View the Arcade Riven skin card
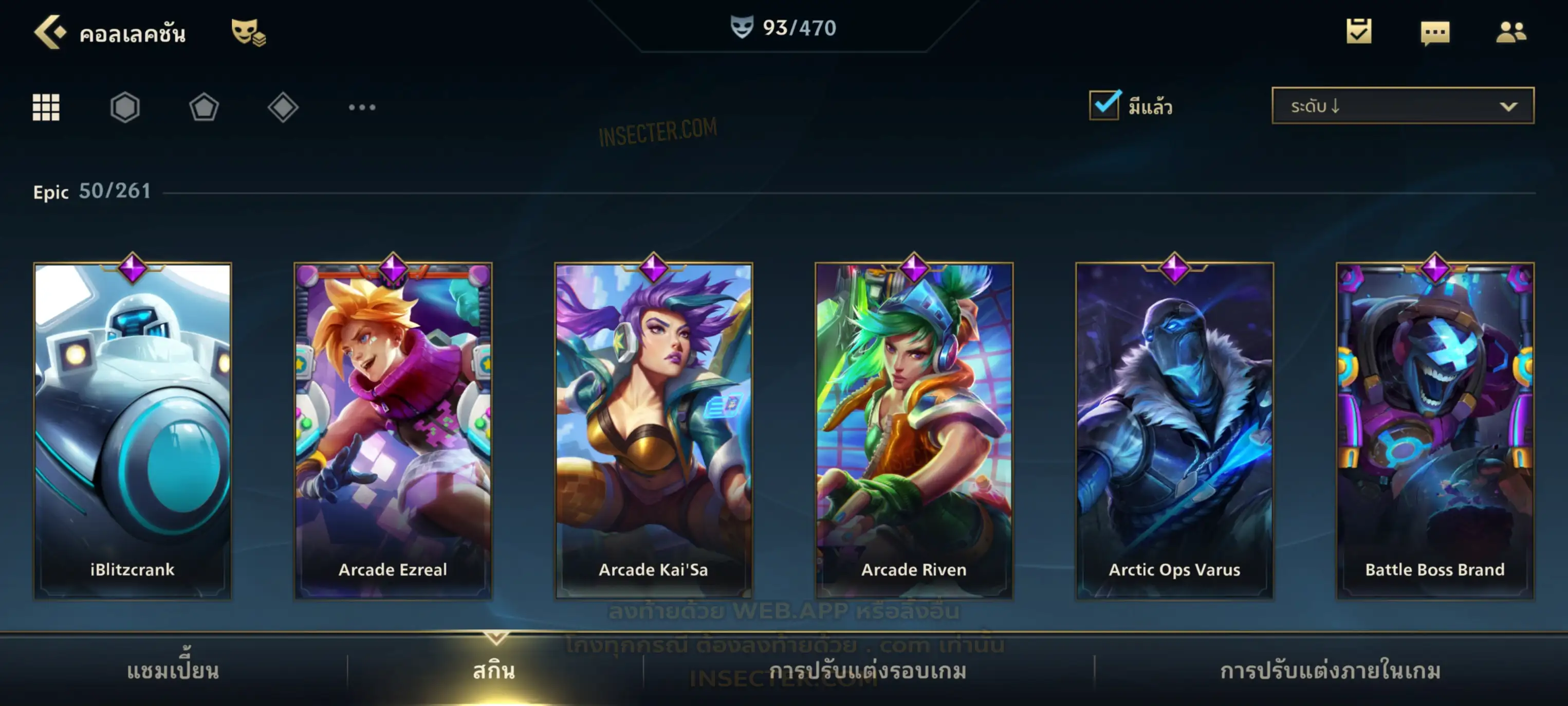The width and height of the screenshot is (1568, 706). pyautogui.click(x=914, y=430)
